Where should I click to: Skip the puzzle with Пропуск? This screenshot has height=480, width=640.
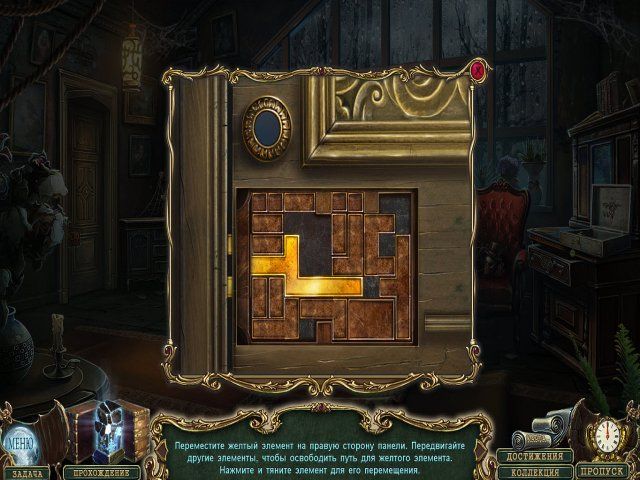pyautogui.click(x=606, y=470)
